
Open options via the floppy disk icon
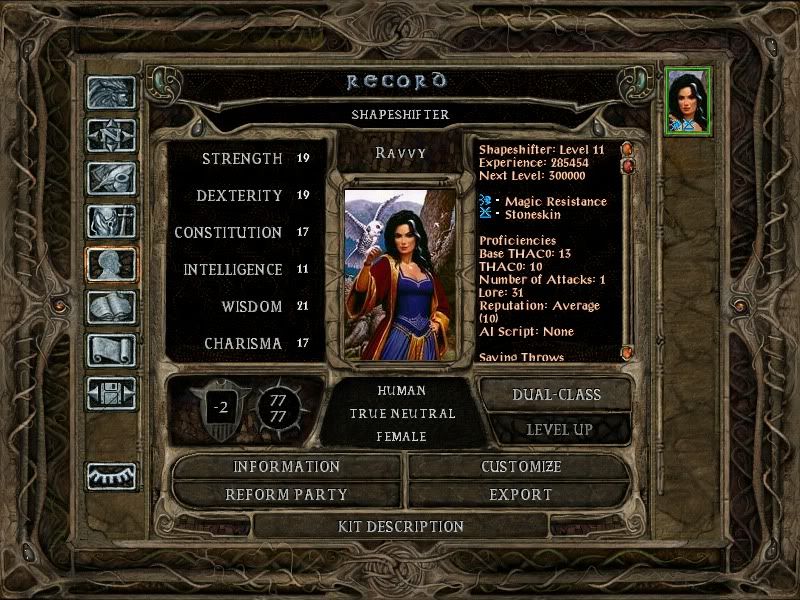(111, 393)
